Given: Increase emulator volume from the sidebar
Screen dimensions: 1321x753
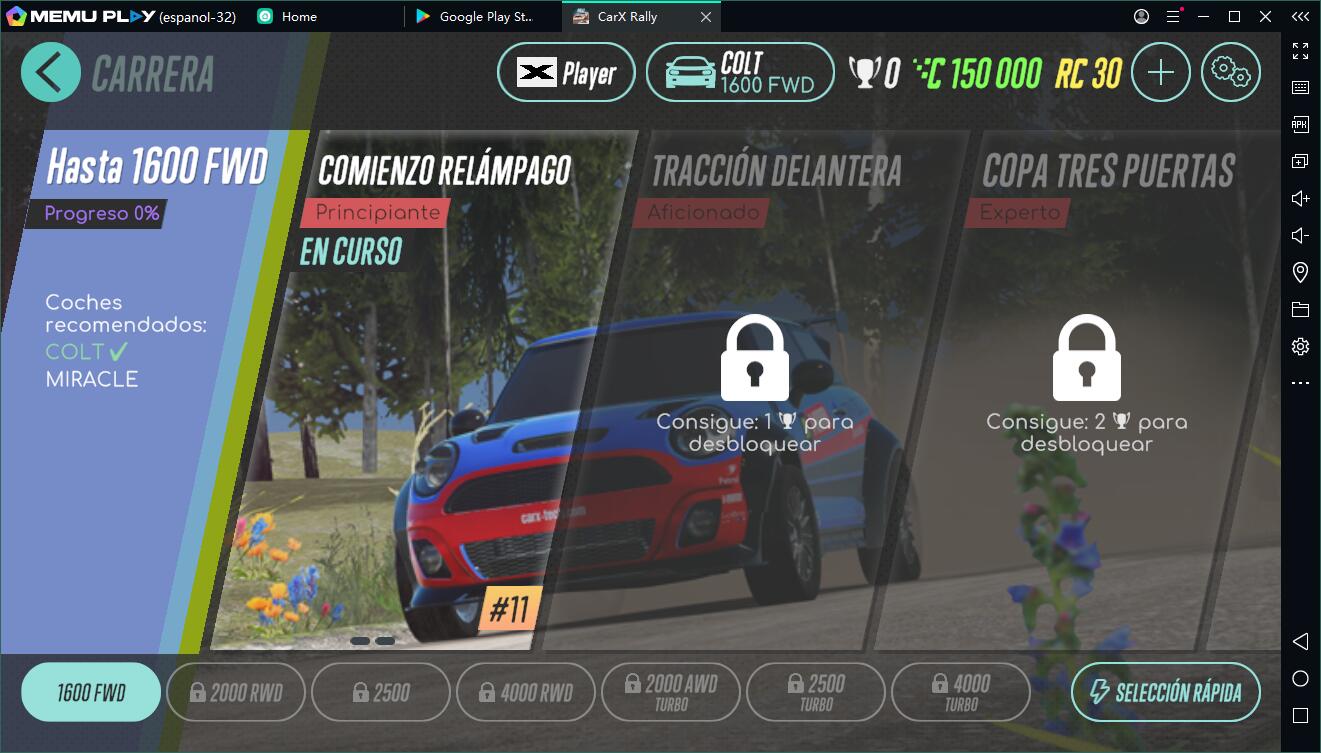Looking at the screenshot, I should [1299, 197].
